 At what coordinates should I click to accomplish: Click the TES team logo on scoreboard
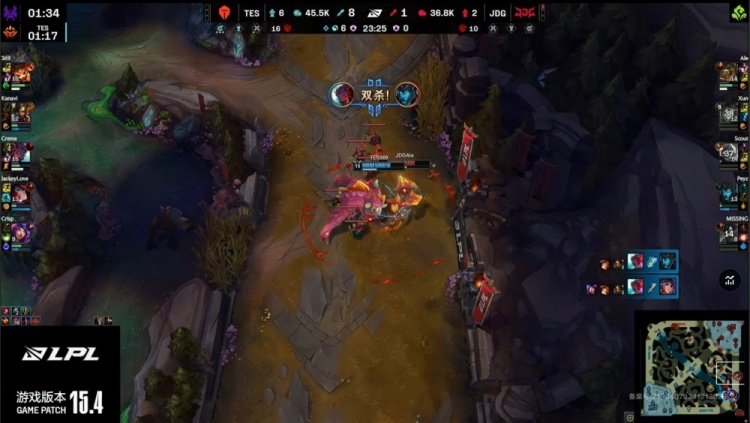[x=224, y=13]
